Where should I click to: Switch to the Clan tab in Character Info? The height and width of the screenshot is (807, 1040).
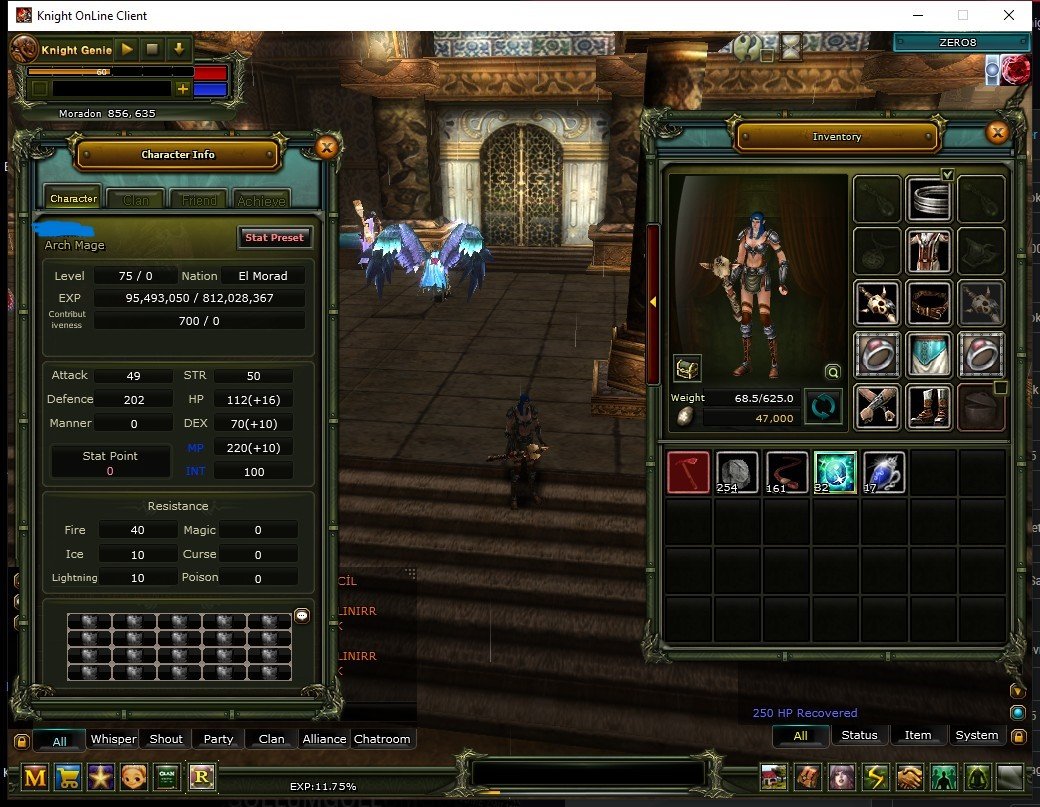136,200
